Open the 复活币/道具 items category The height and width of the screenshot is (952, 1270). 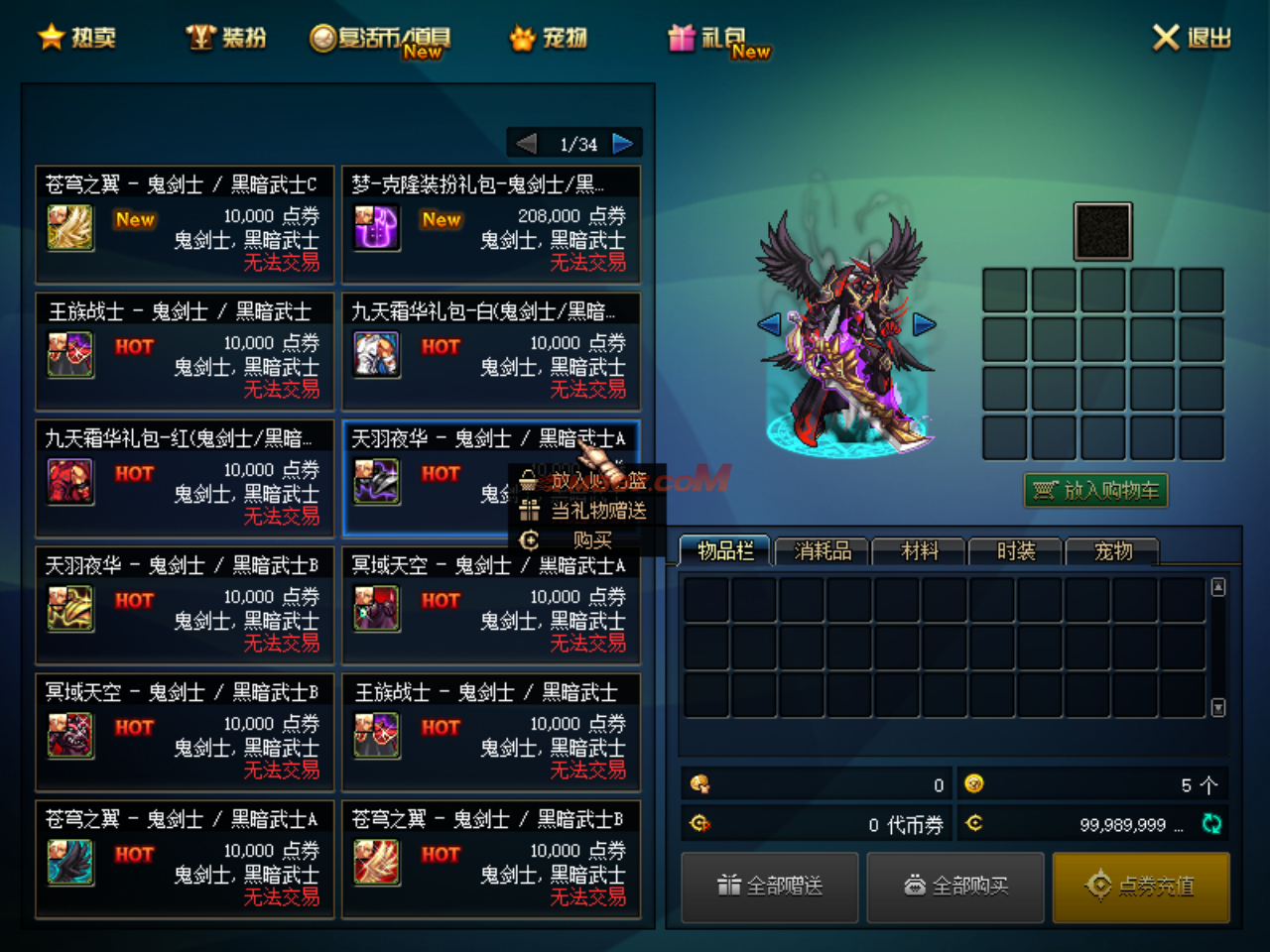point(381,39)
